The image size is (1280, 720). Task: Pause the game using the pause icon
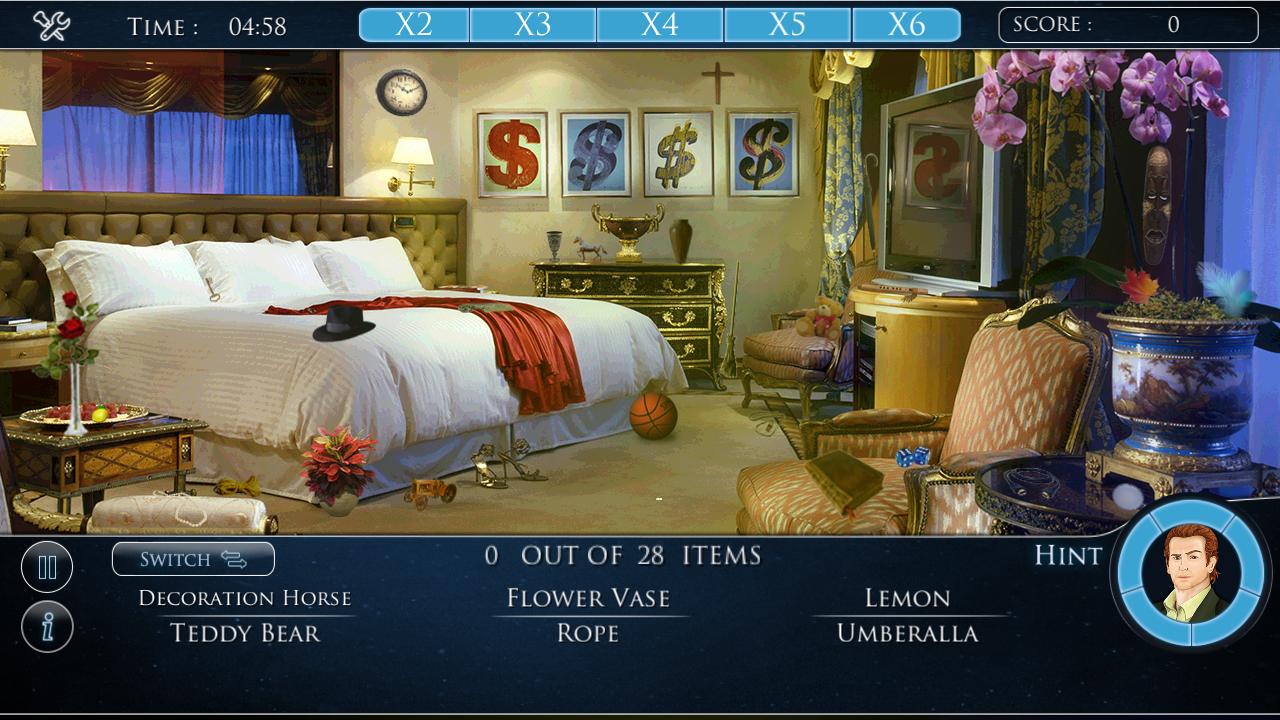tap(46, 566)
